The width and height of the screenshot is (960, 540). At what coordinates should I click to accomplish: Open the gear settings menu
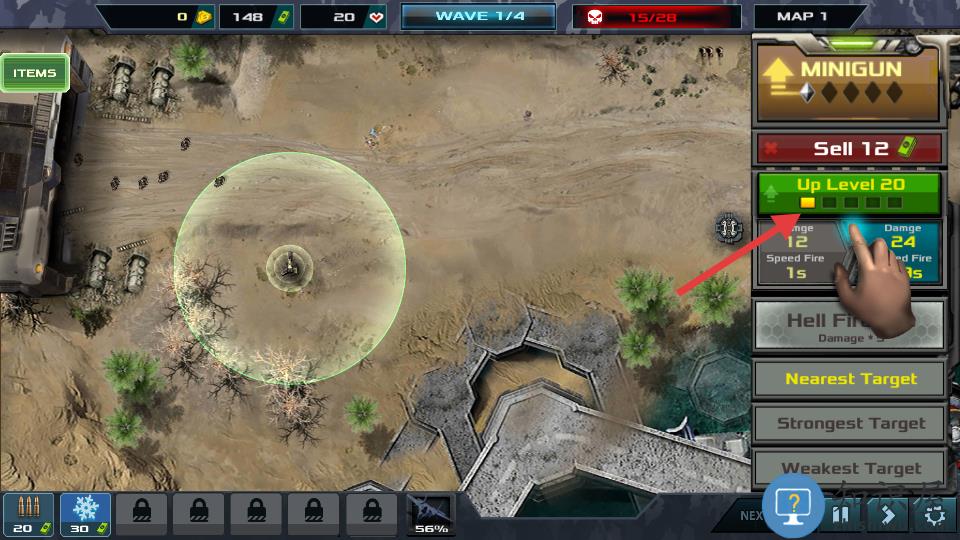point(934,515)
